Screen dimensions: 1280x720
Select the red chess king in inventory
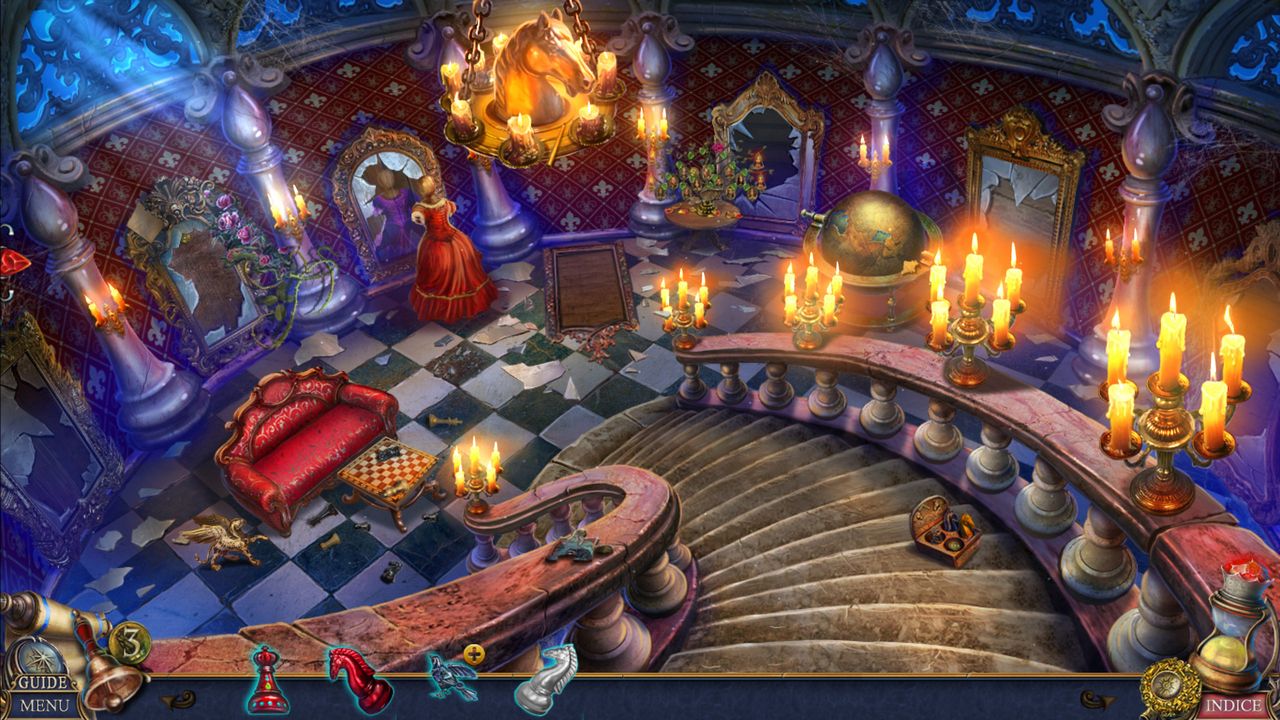coord(267,682)
